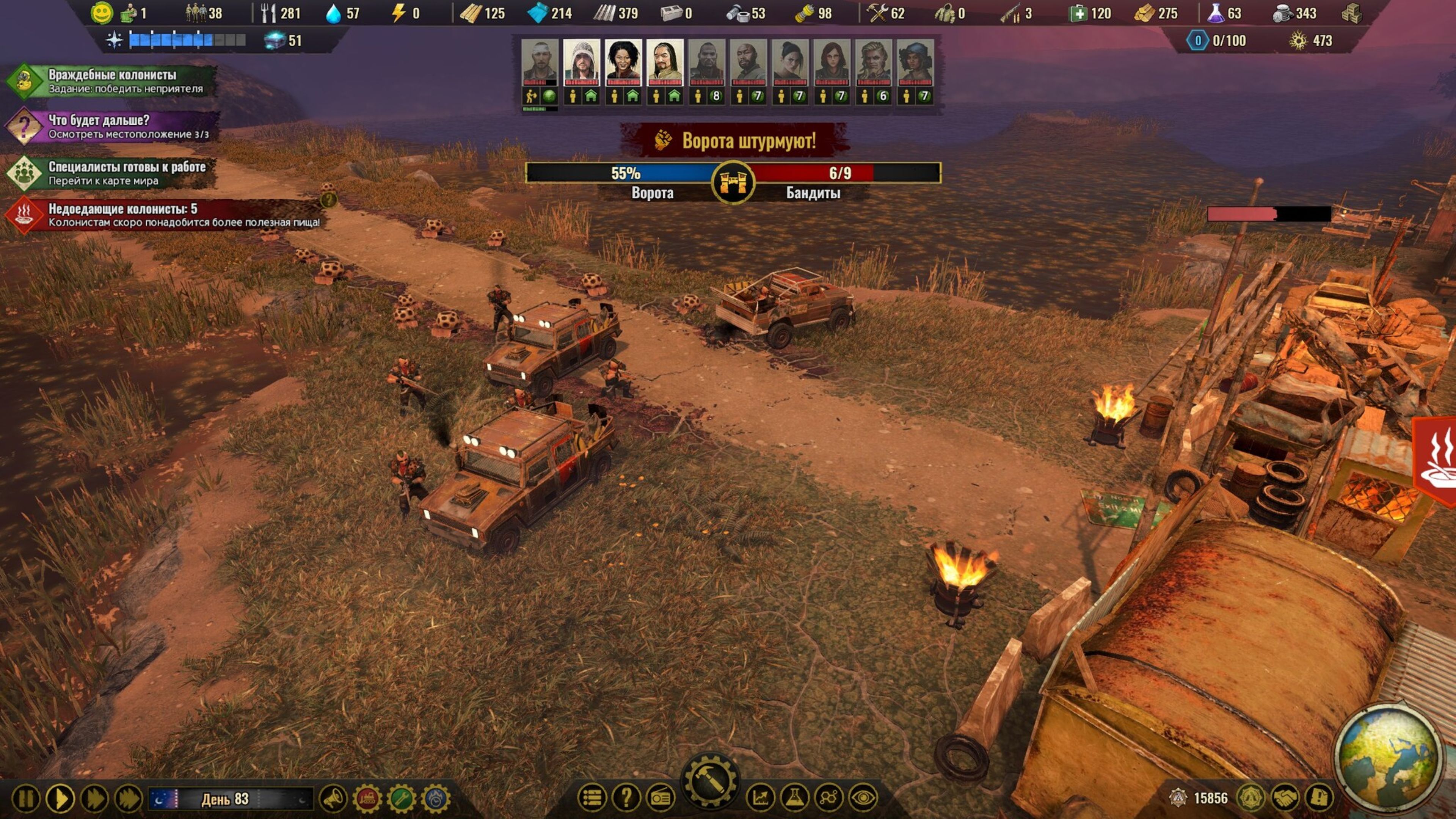1456x819 pixels.
Task: Select the "Враждебные колонисты" quest entry
Action: (112, 81)
